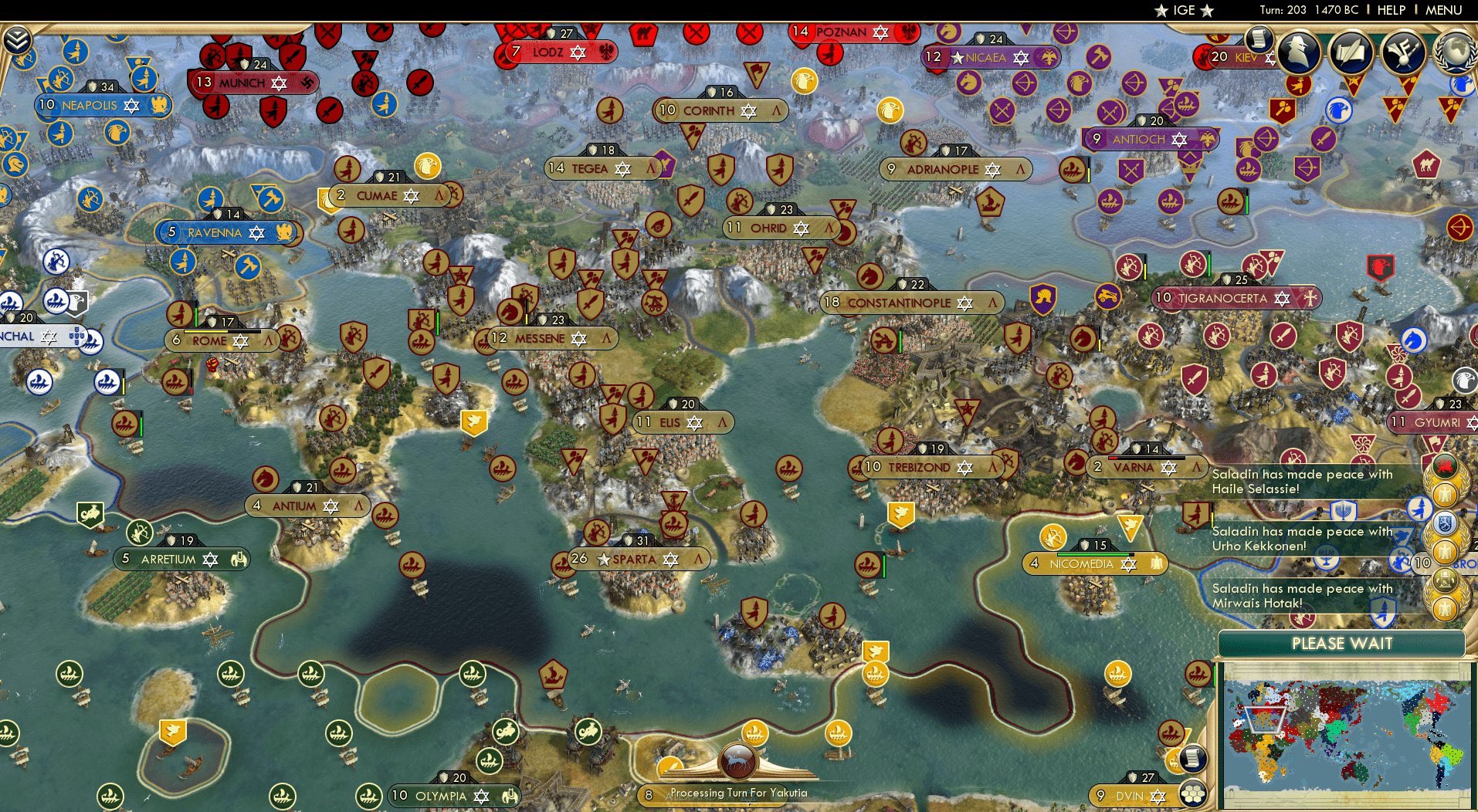Click the yellow bird icon on Ravenna's banner
This screenshot has height=812, width=1478.
pos(285,232)
